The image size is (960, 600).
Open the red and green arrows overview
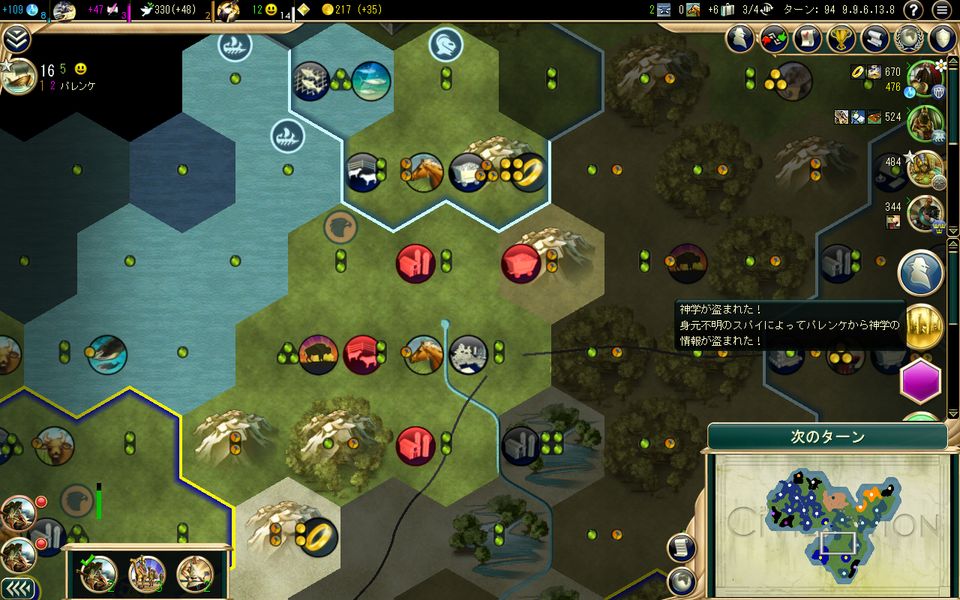[773, 38]
